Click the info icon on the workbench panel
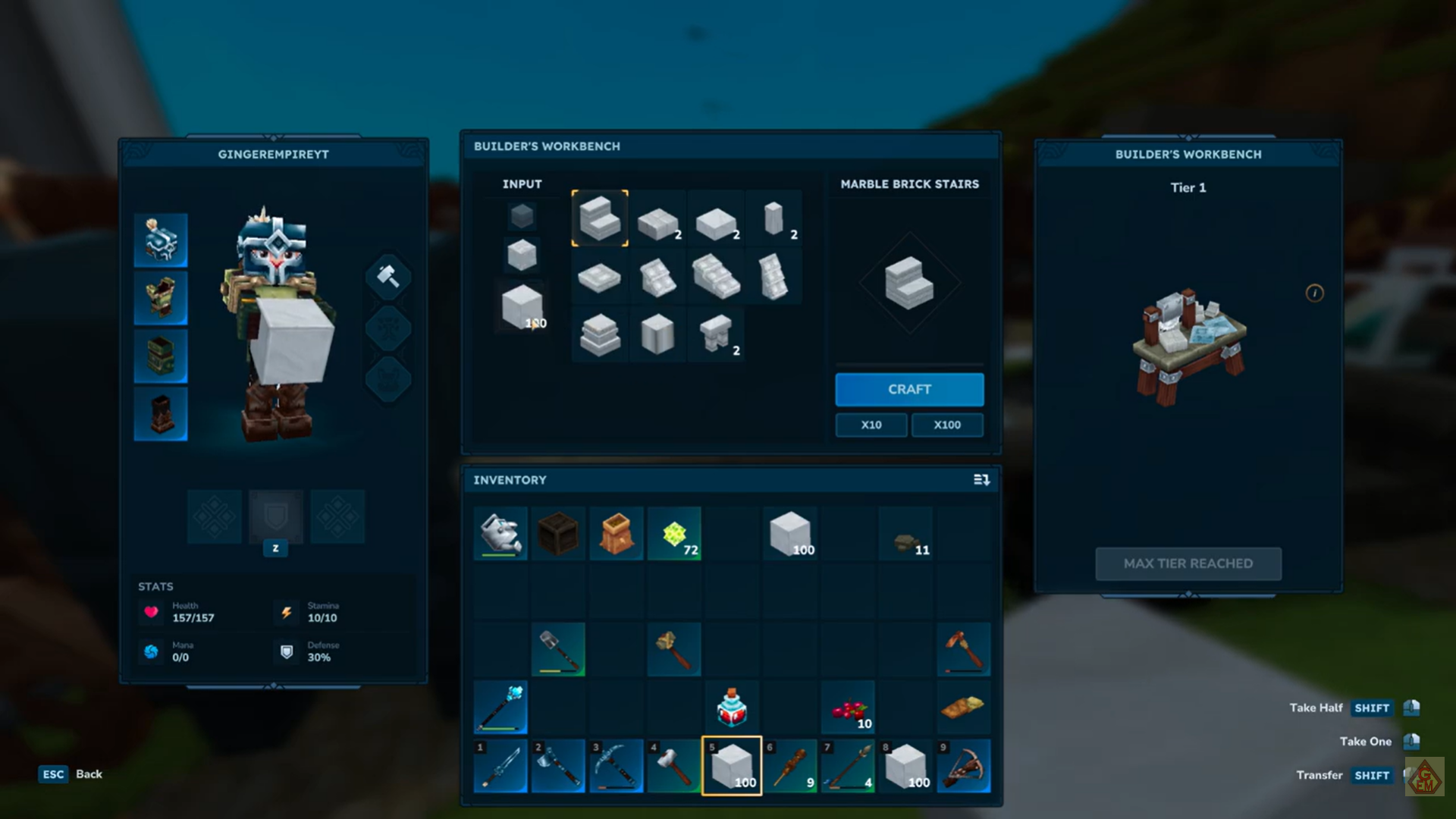 pyautogui.click(x=1315, y=294)
